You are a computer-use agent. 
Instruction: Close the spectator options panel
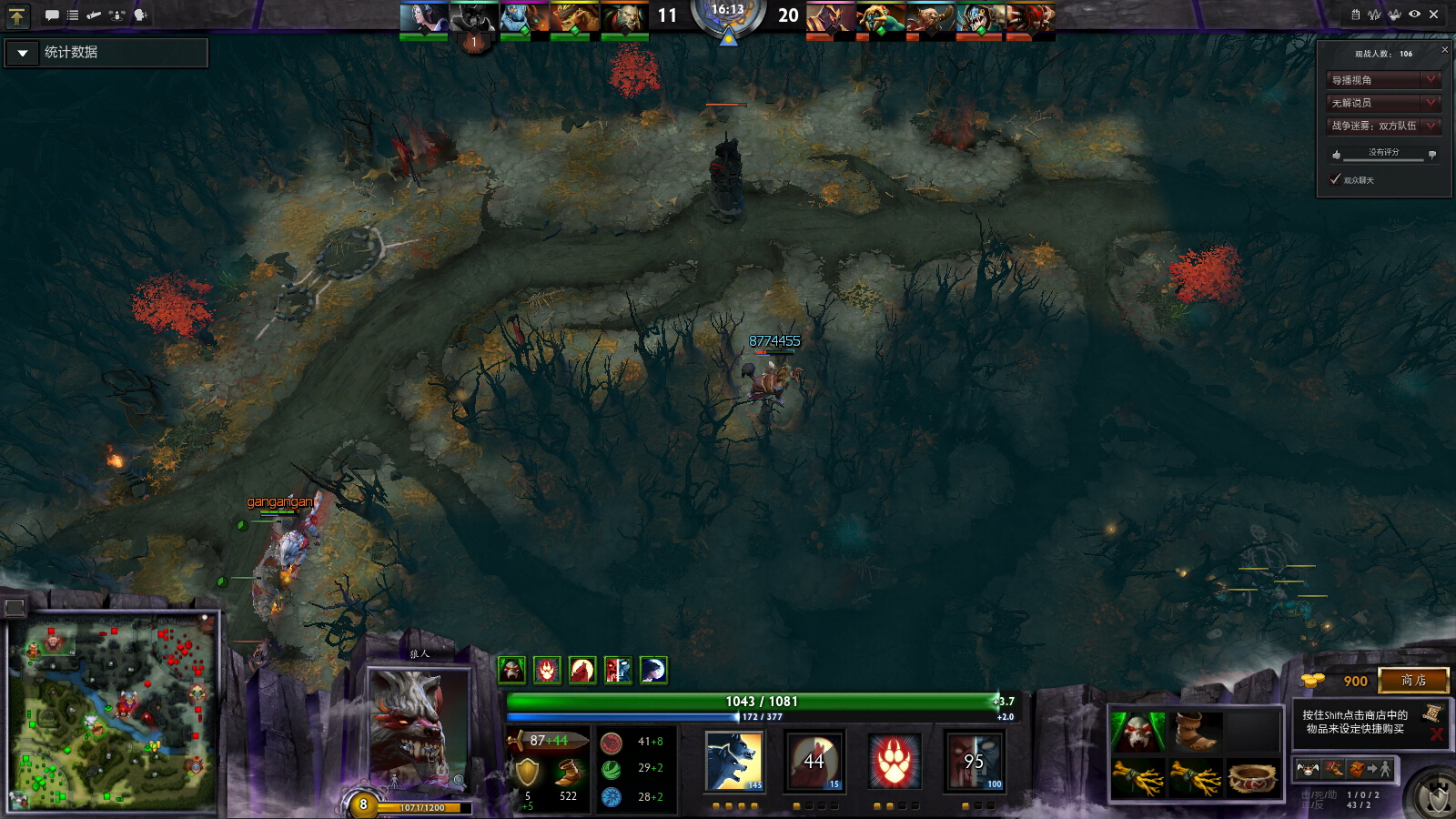[1444, 50]
